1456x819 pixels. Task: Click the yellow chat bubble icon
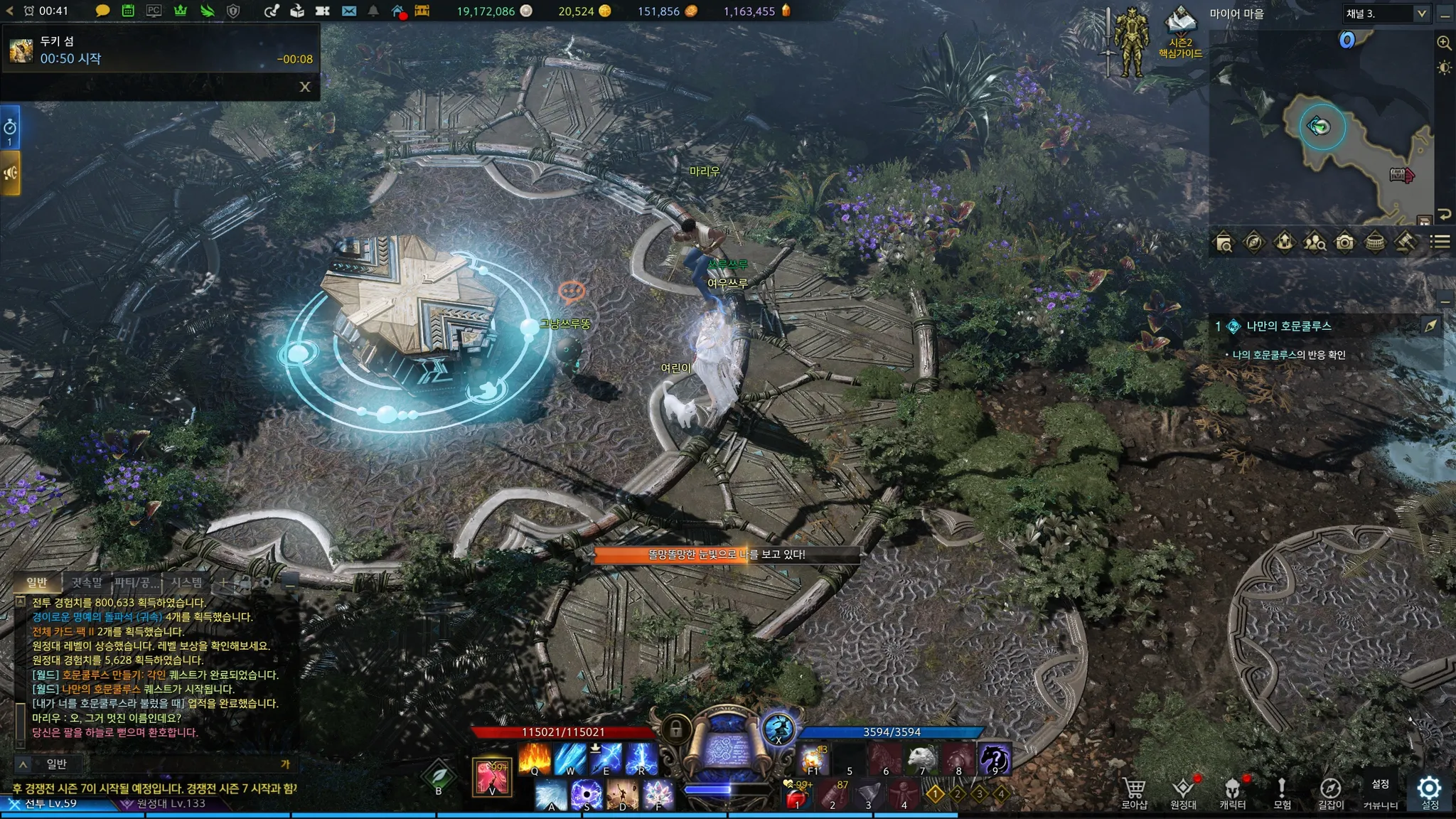click(x=102, y=11)
